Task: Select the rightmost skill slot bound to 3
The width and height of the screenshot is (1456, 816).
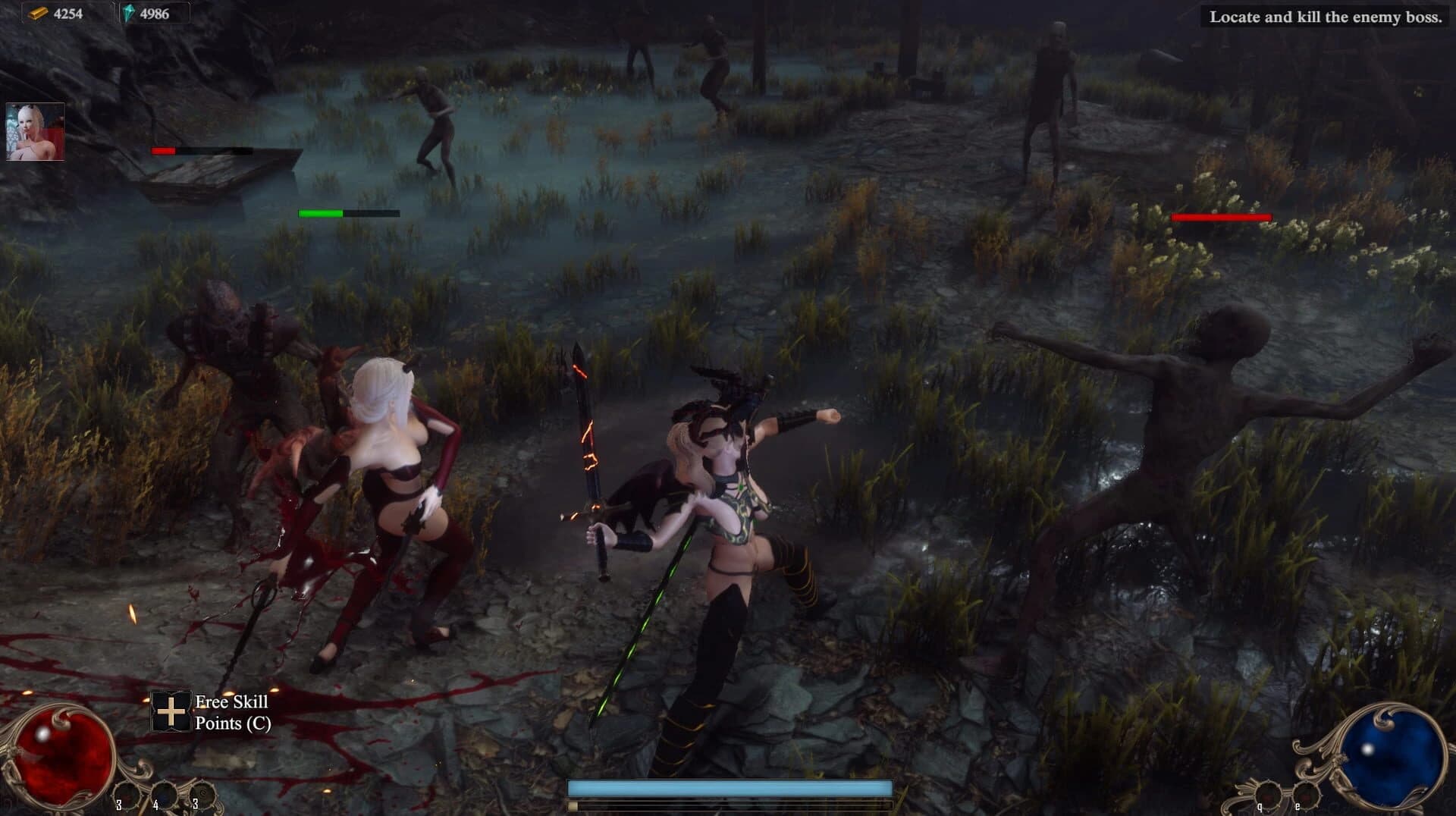Action: click(202, 795)
